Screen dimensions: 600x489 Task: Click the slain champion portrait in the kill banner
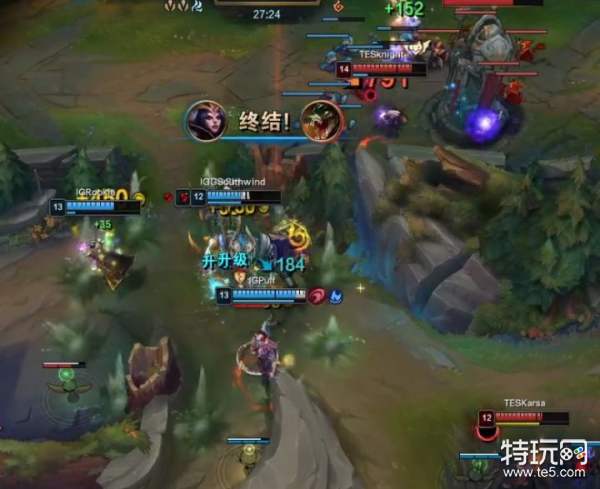click(322, 121)
